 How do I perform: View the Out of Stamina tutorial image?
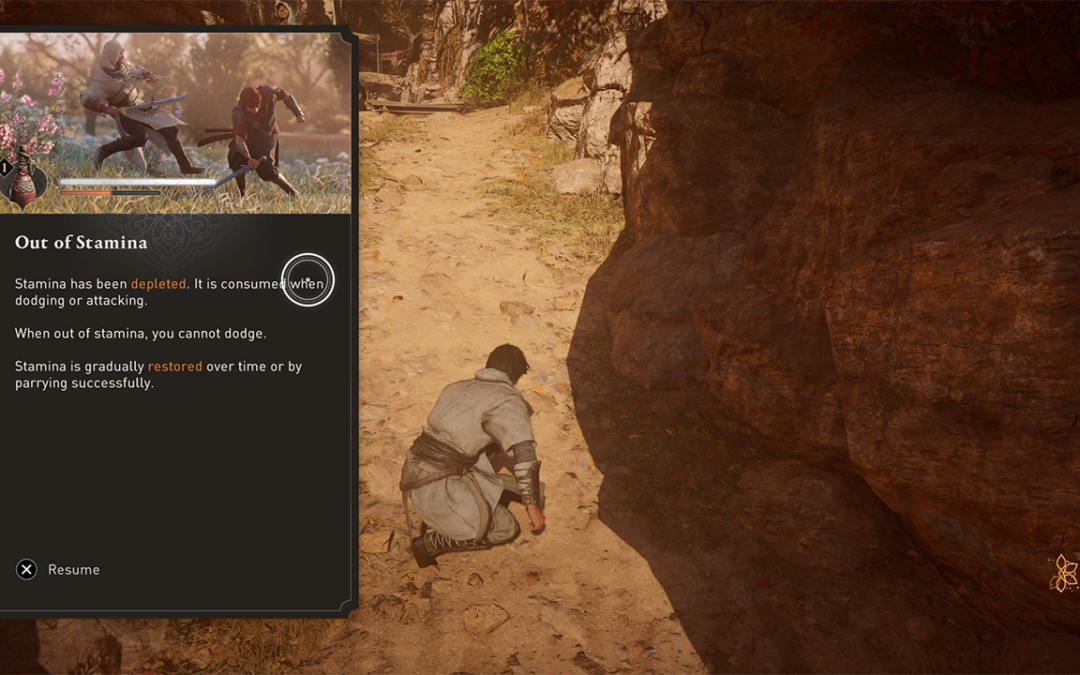(175, 121)
